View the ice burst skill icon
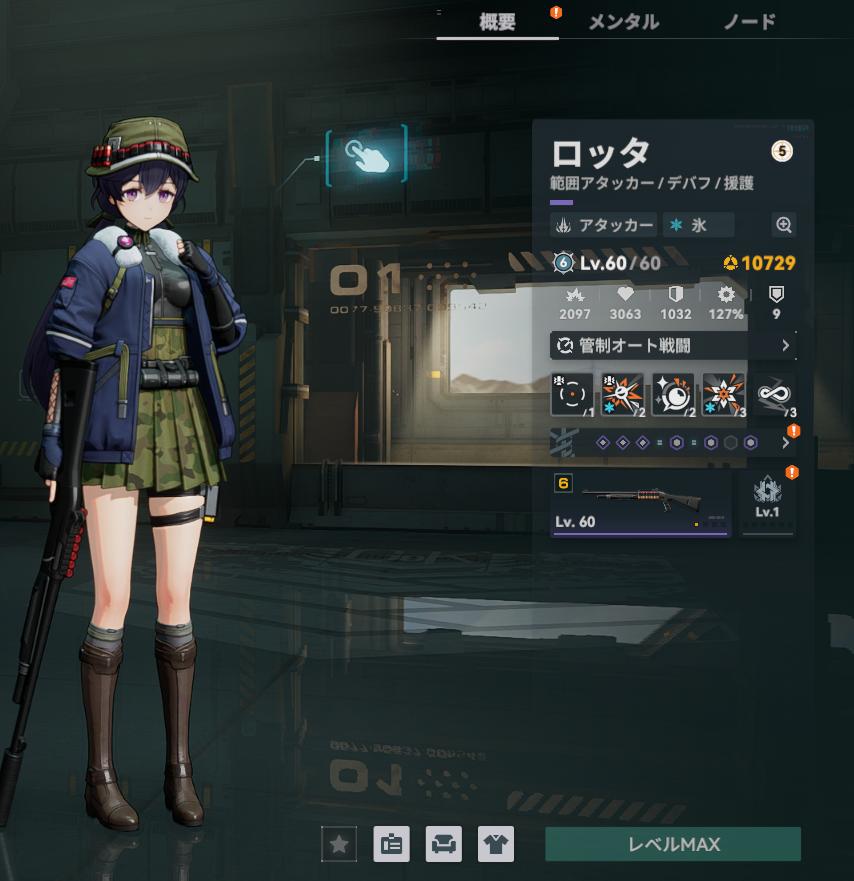The height and width of the screenshot is (881, 854). 623,394
